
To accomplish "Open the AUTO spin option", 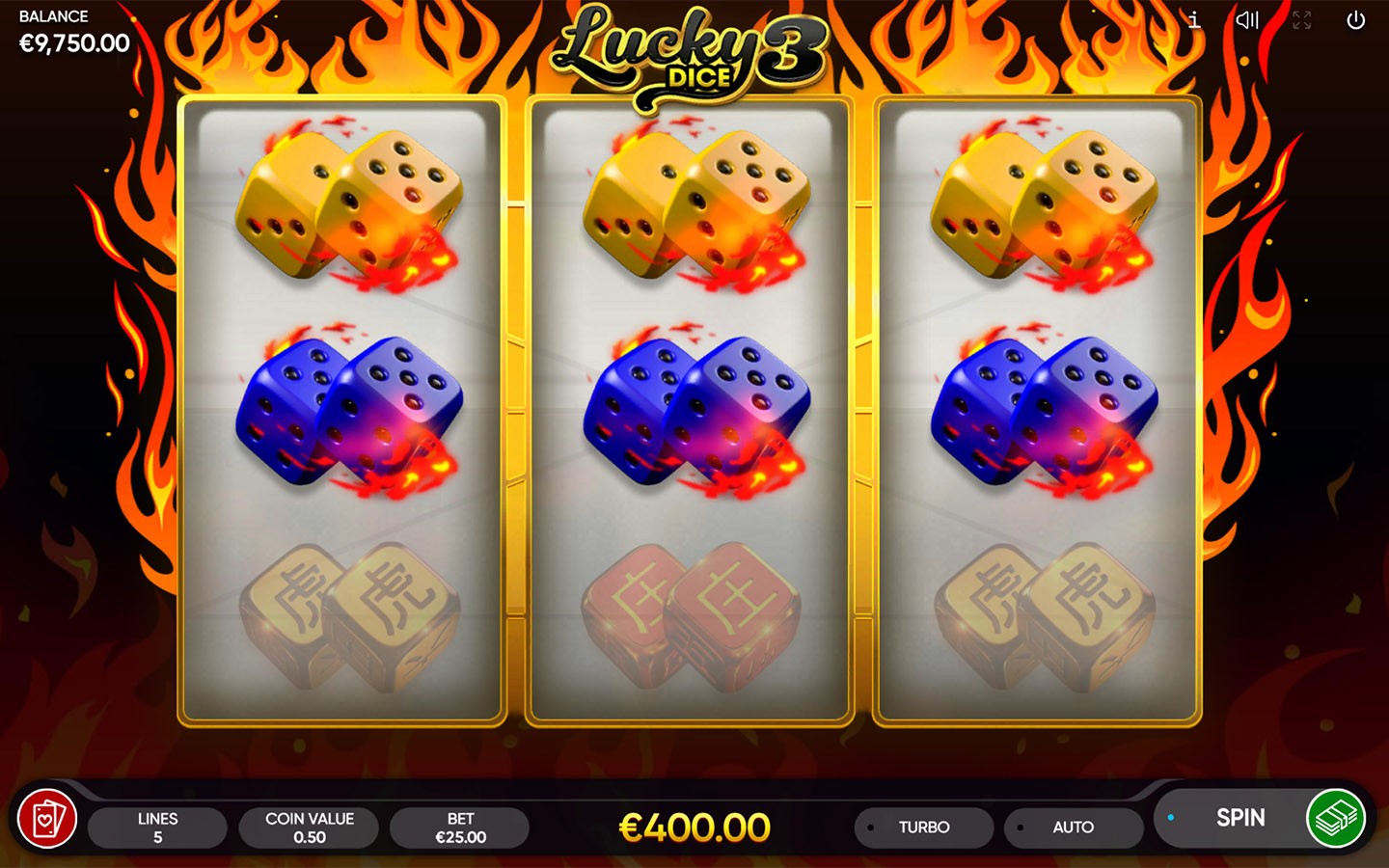I will (1073, 827).
